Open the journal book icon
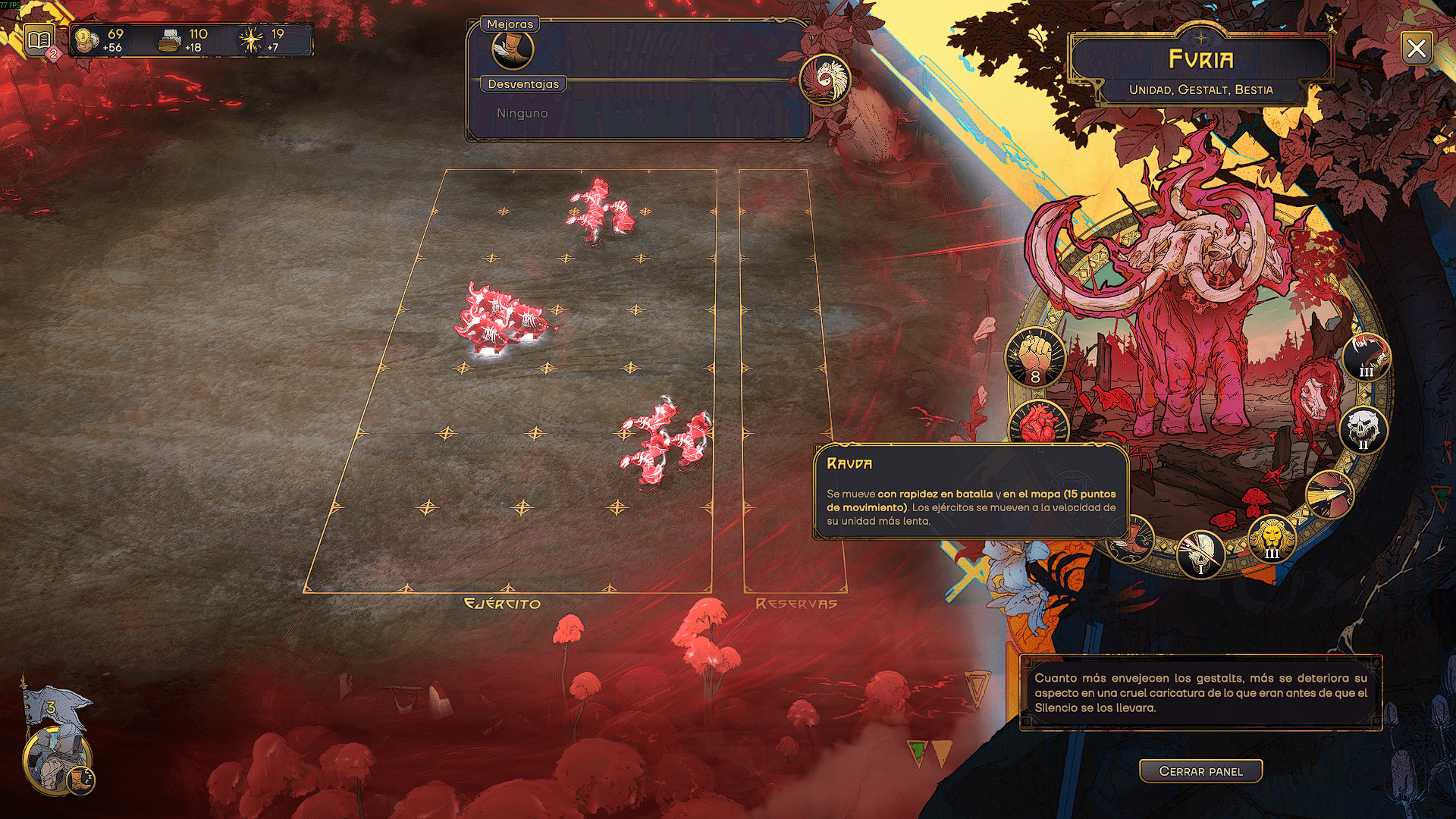This screenshot has width=1456, height=819. coord(39,39)
